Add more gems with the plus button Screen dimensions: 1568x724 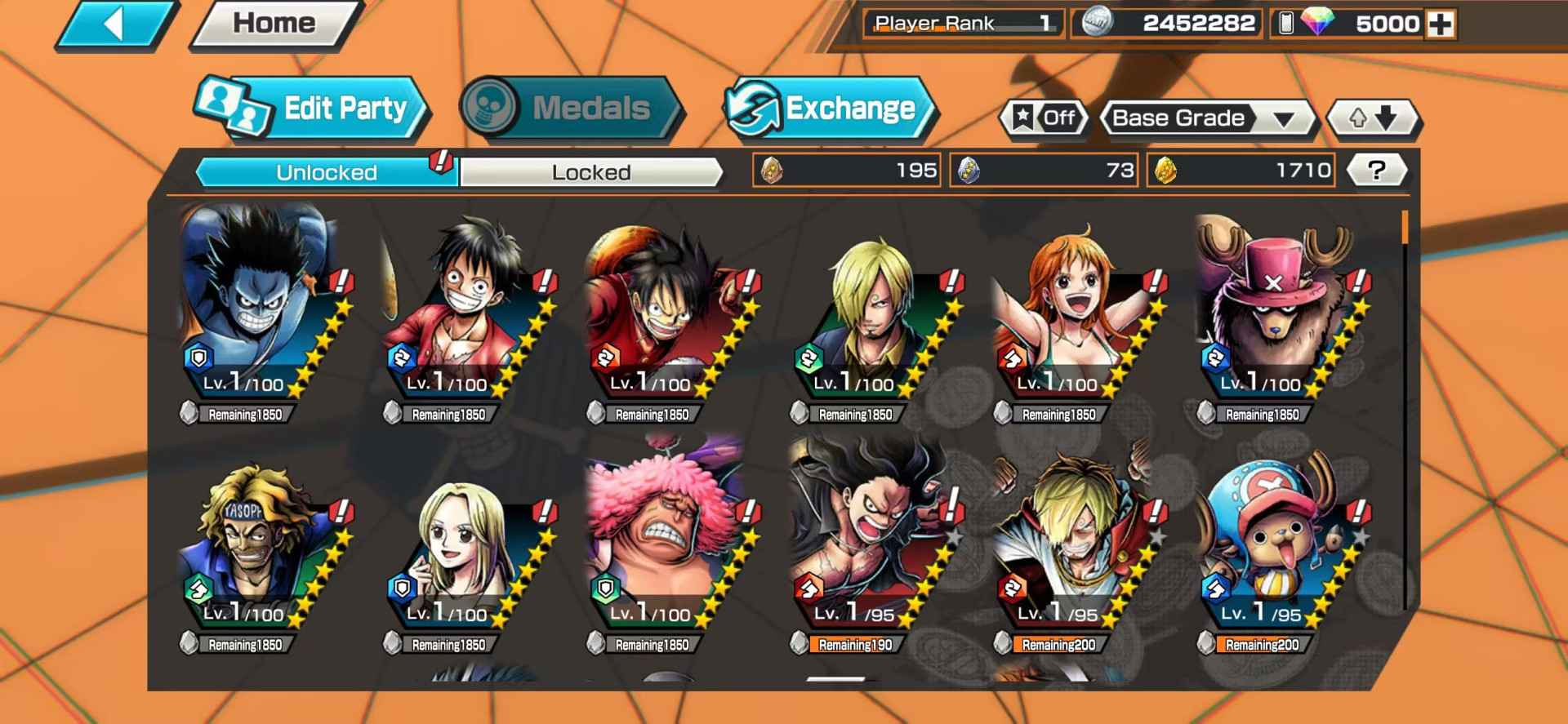(1440, 24)
